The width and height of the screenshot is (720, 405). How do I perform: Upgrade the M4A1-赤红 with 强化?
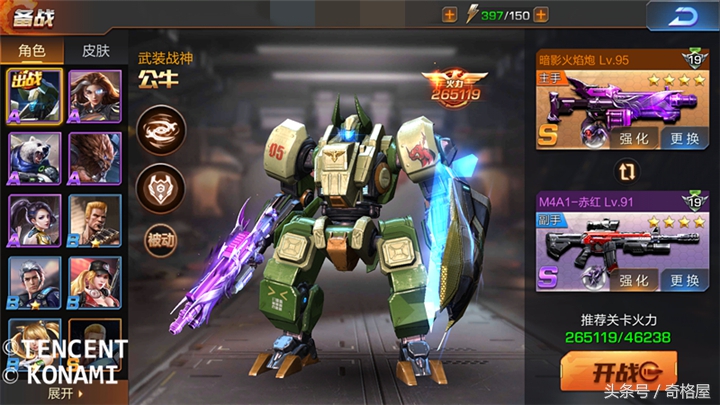(633, 282)
